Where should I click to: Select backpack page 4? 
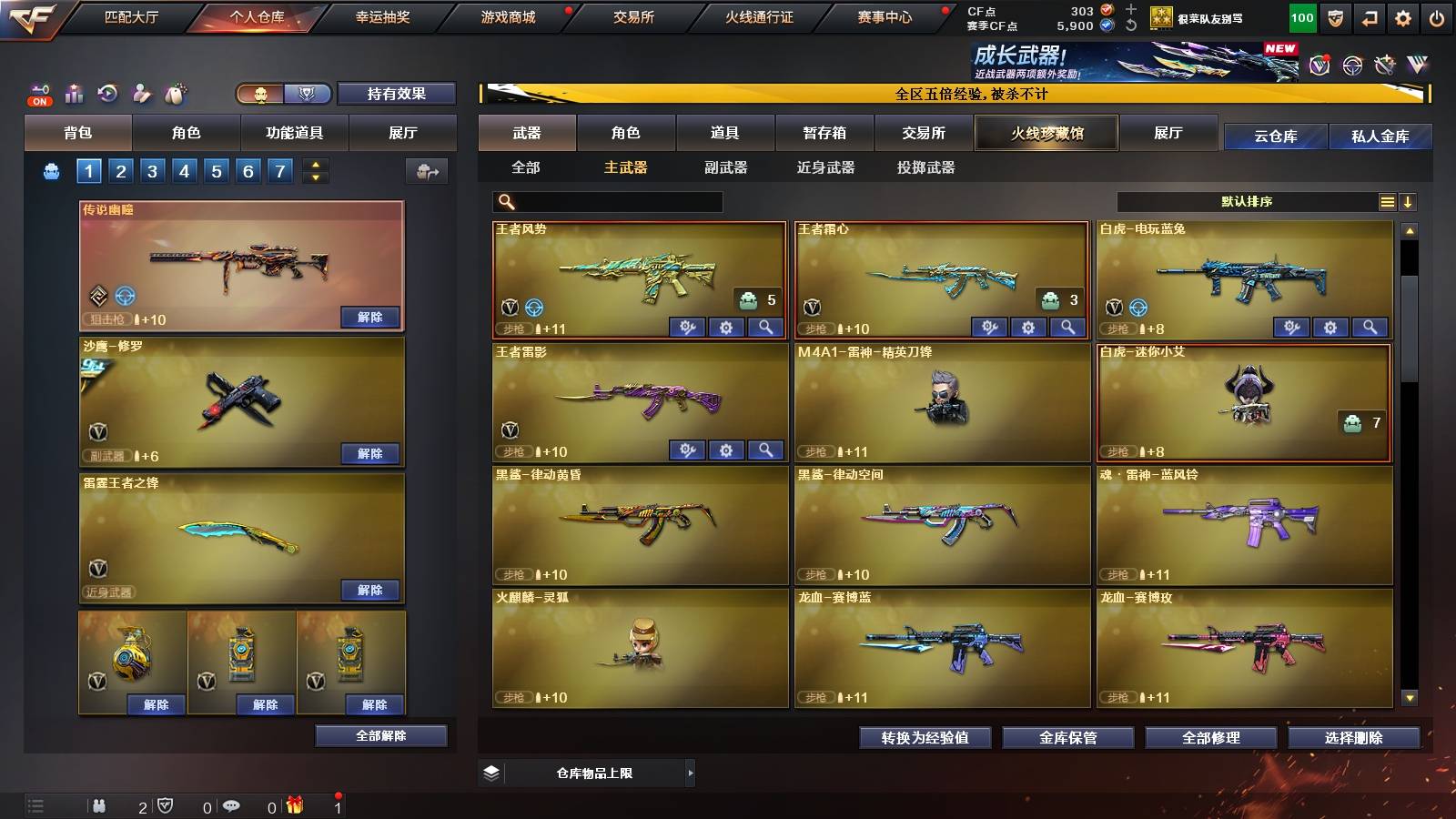click(x=187, y=170)
